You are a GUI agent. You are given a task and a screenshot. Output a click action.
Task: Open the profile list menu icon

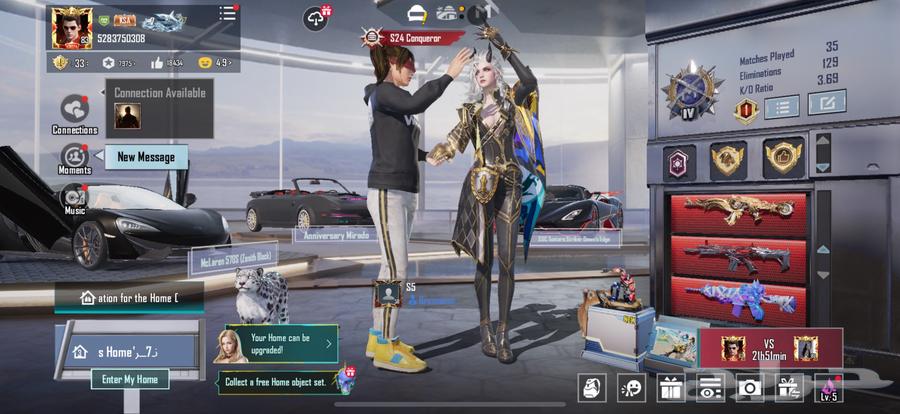228,13
